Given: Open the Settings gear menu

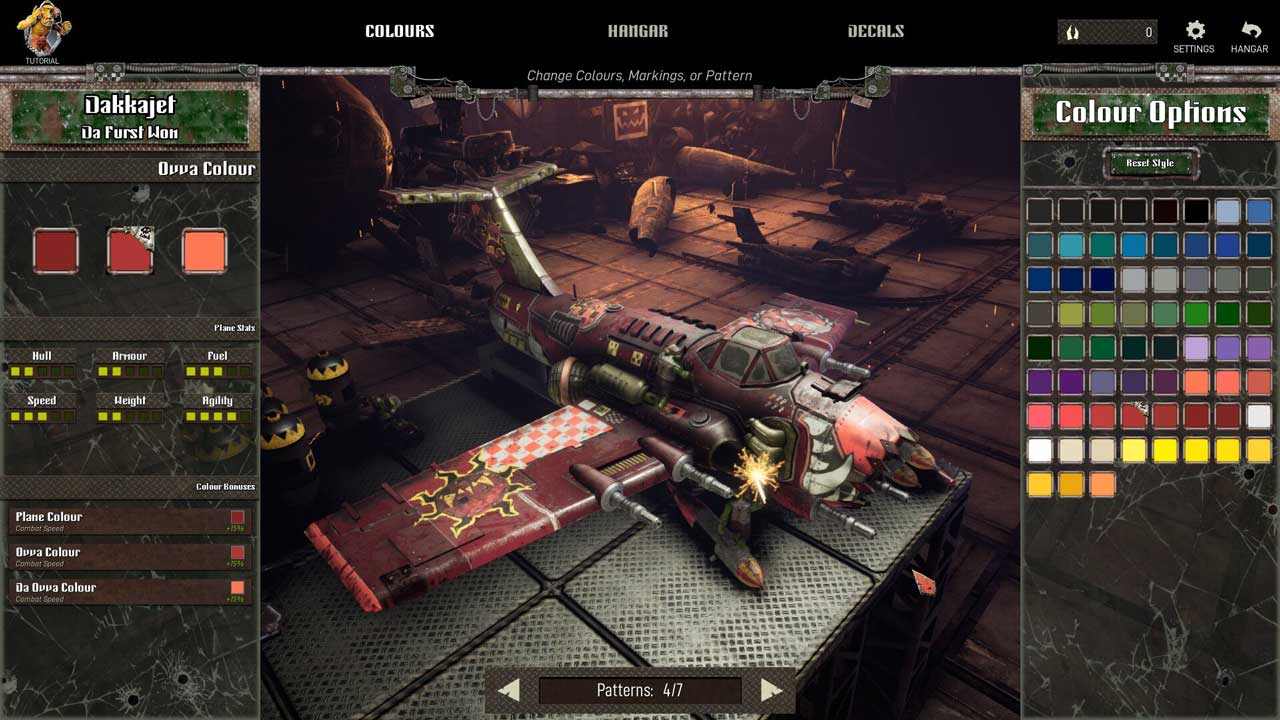Looking at the screenshot, I should pyautogui.click(x=1194, y=37).
